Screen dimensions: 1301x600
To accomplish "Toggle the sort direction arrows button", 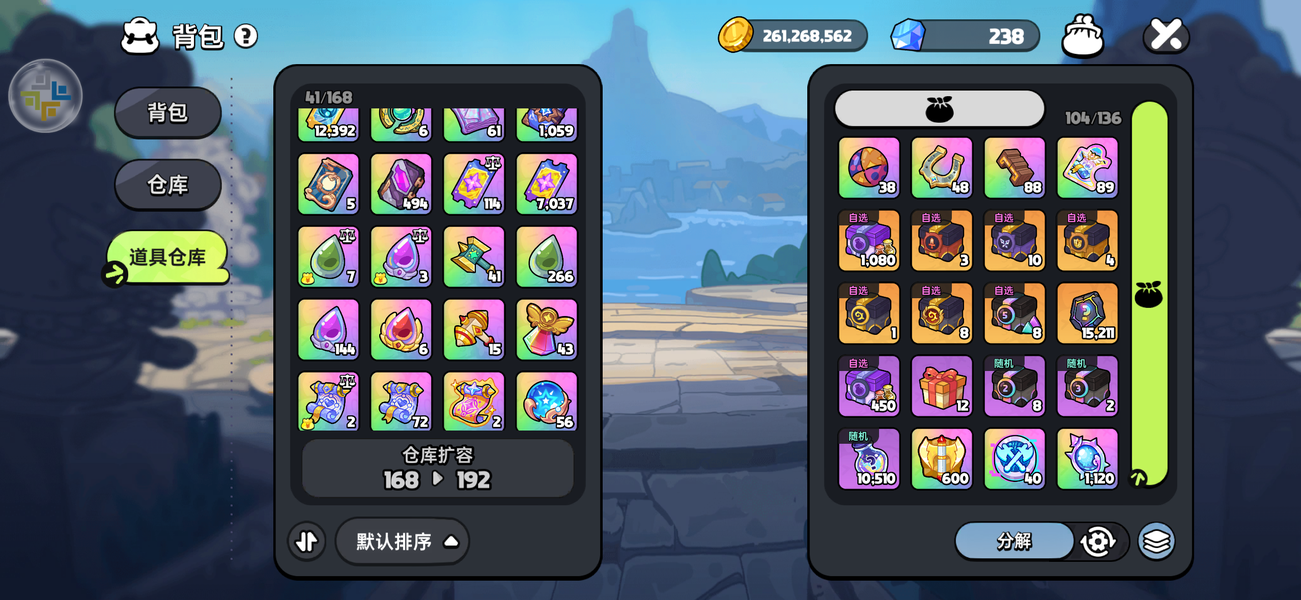I will [x=307, y=541].
